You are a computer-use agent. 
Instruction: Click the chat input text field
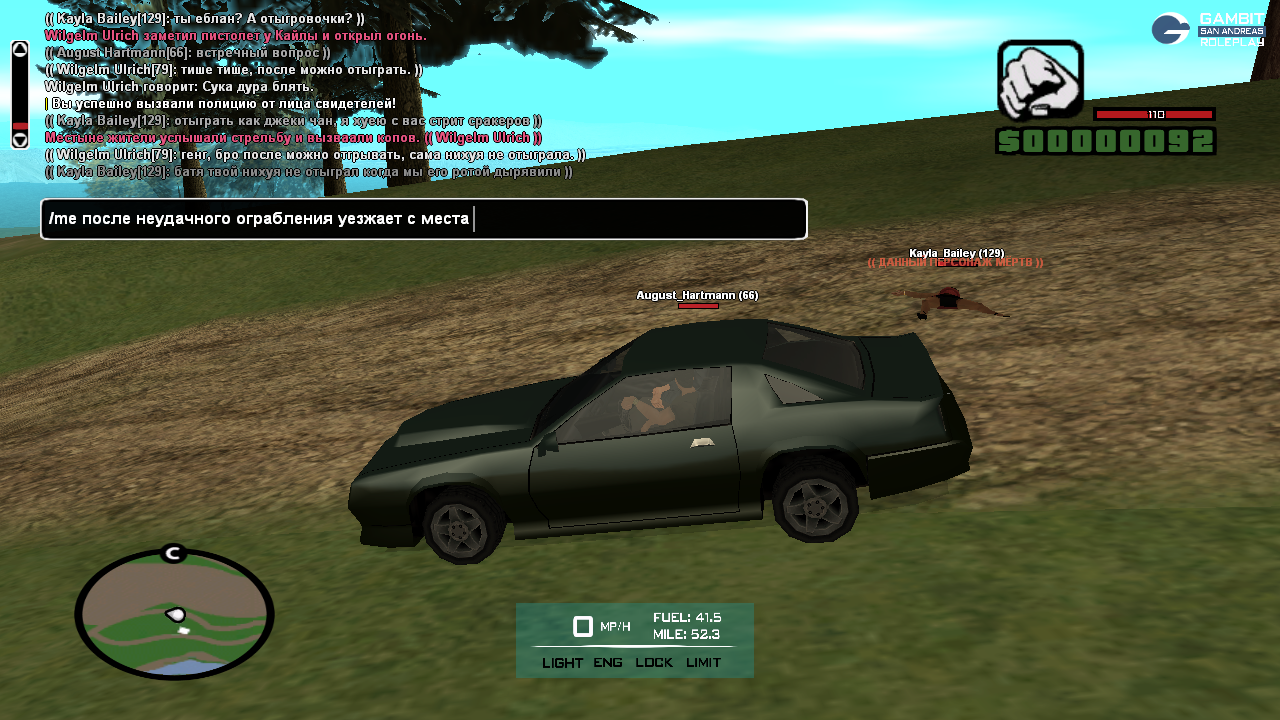(423, 219)
